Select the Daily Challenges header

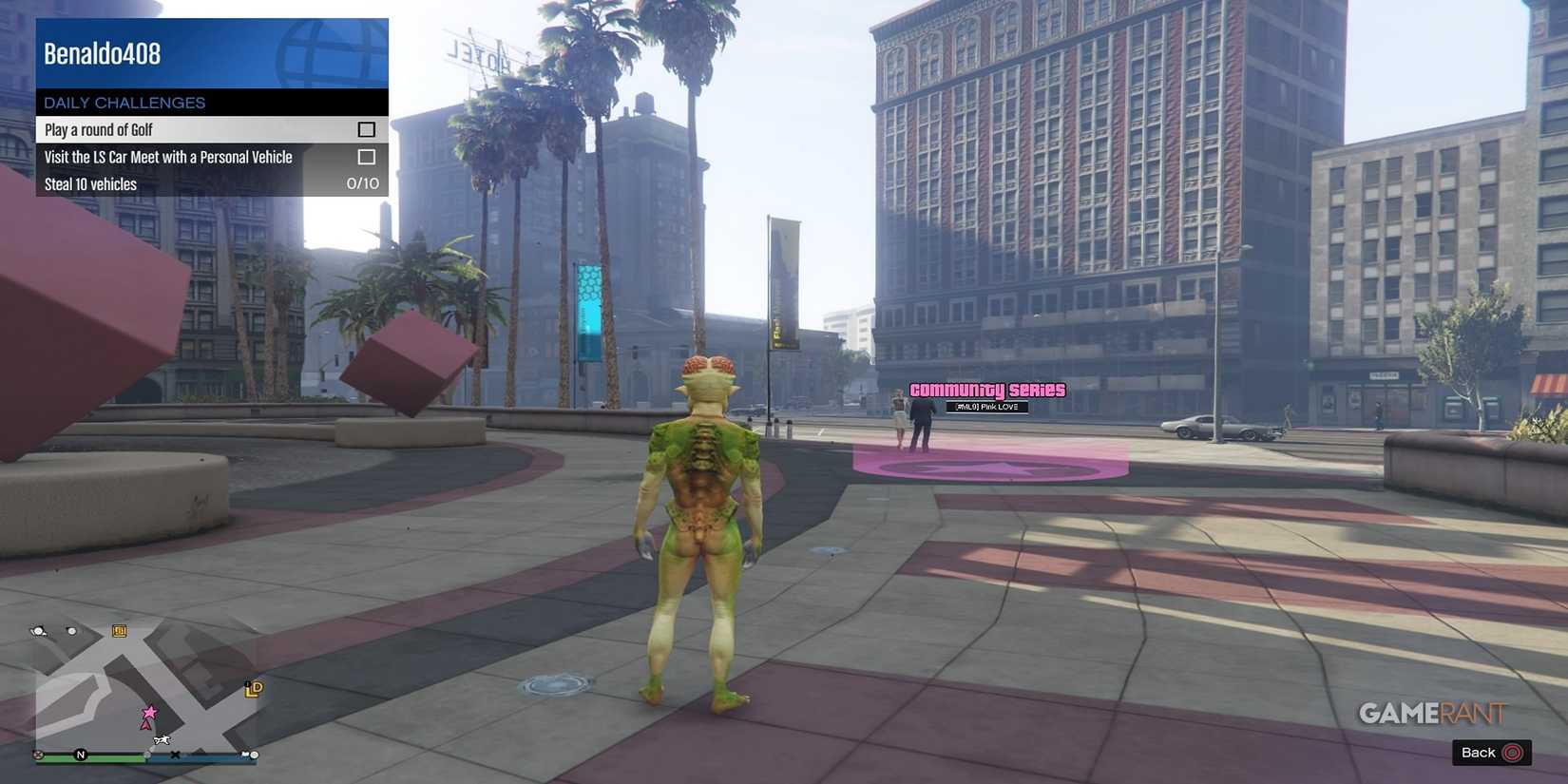coord(124,103)
